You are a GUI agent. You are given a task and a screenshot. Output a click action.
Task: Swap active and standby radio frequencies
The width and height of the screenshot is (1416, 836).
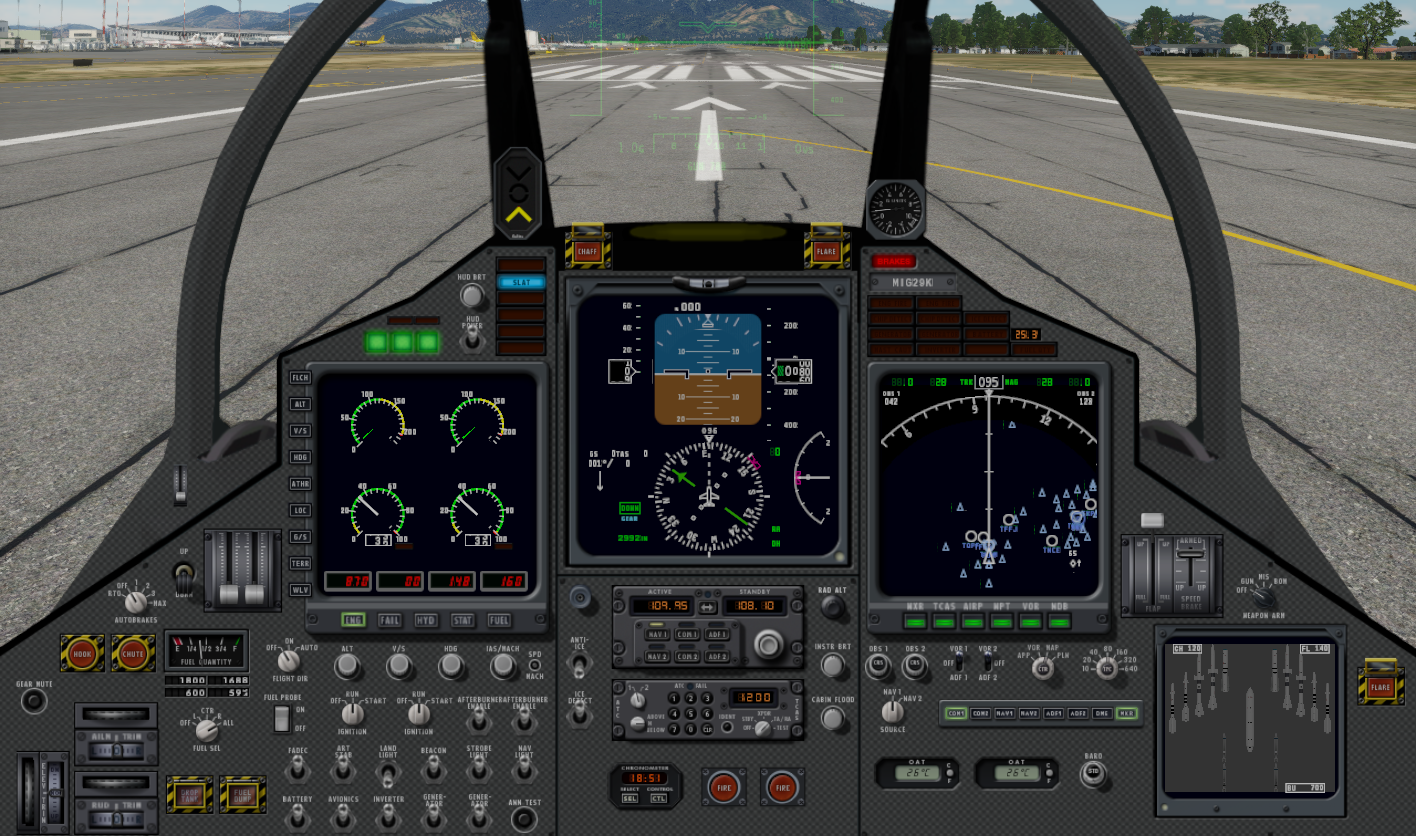708,607
